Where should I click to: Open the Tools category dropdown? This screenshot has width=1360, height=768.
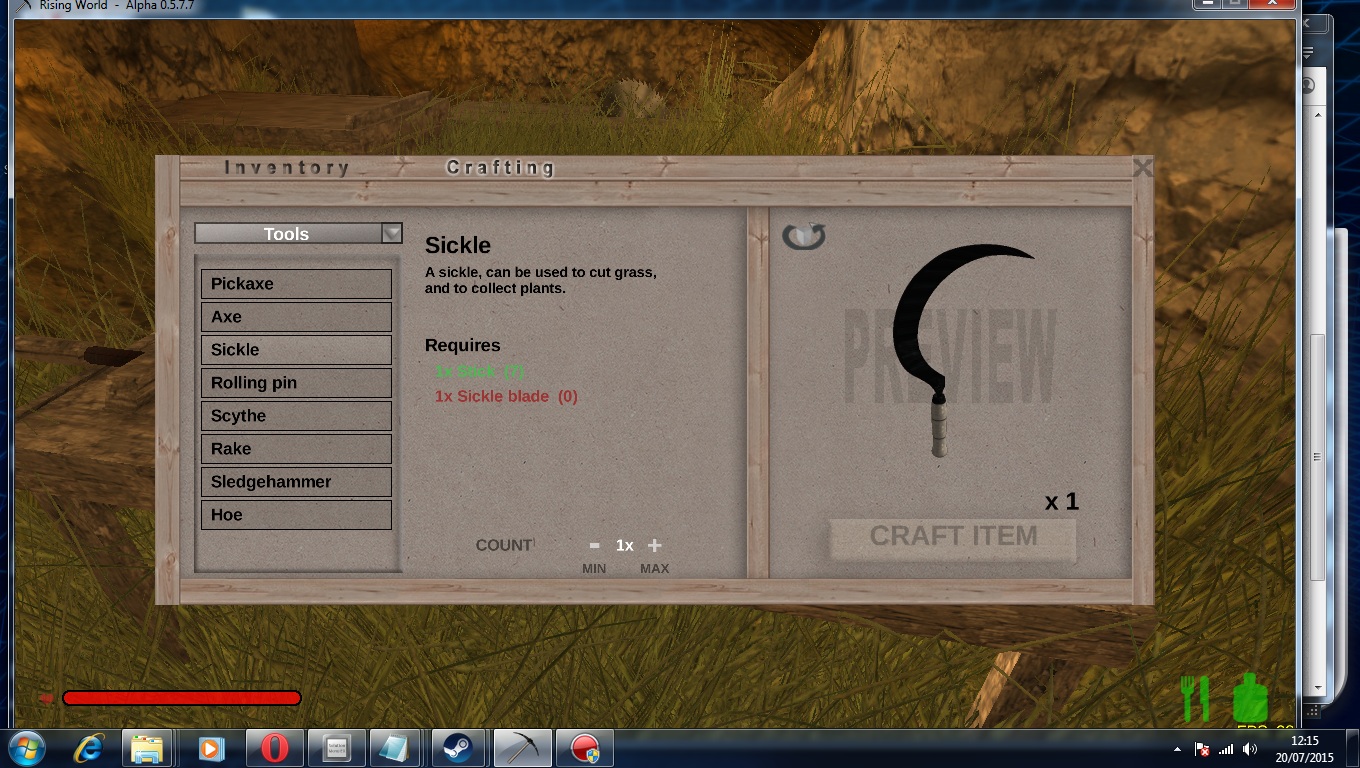point(392,233)
